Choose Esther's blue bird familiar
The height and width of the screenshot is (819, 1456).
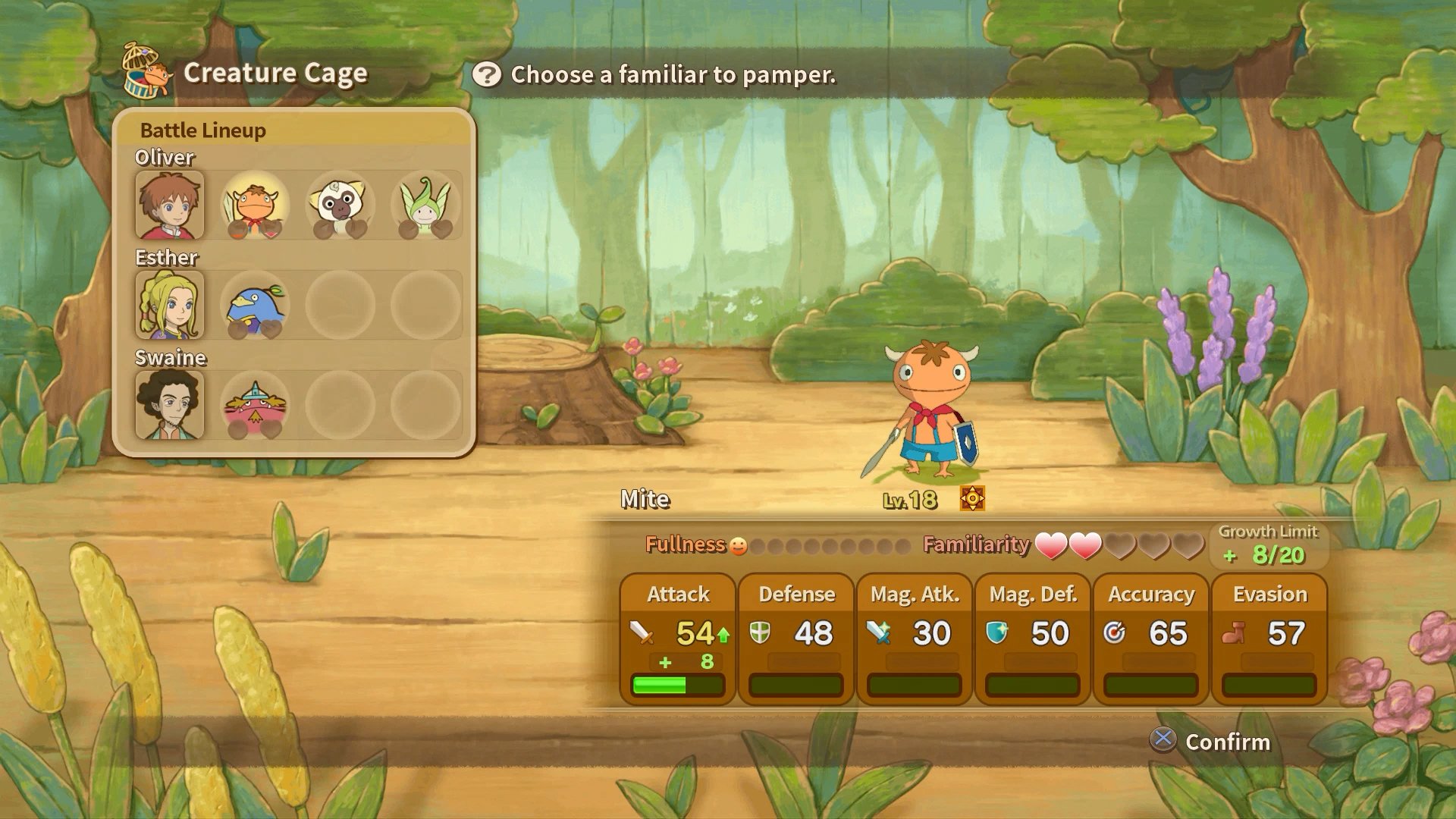click(x=255, y=305)
